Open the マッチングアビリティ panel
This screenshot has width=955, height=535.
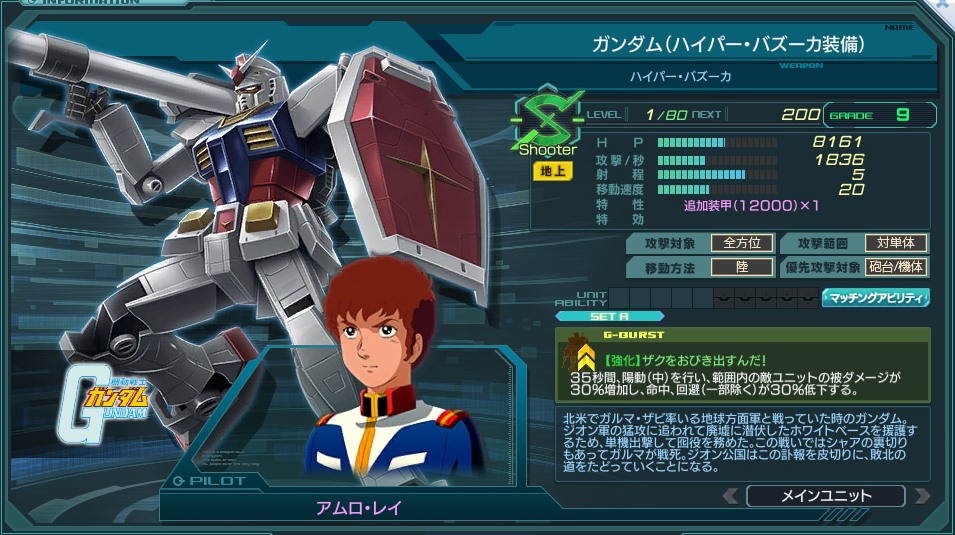click(876, 298)
